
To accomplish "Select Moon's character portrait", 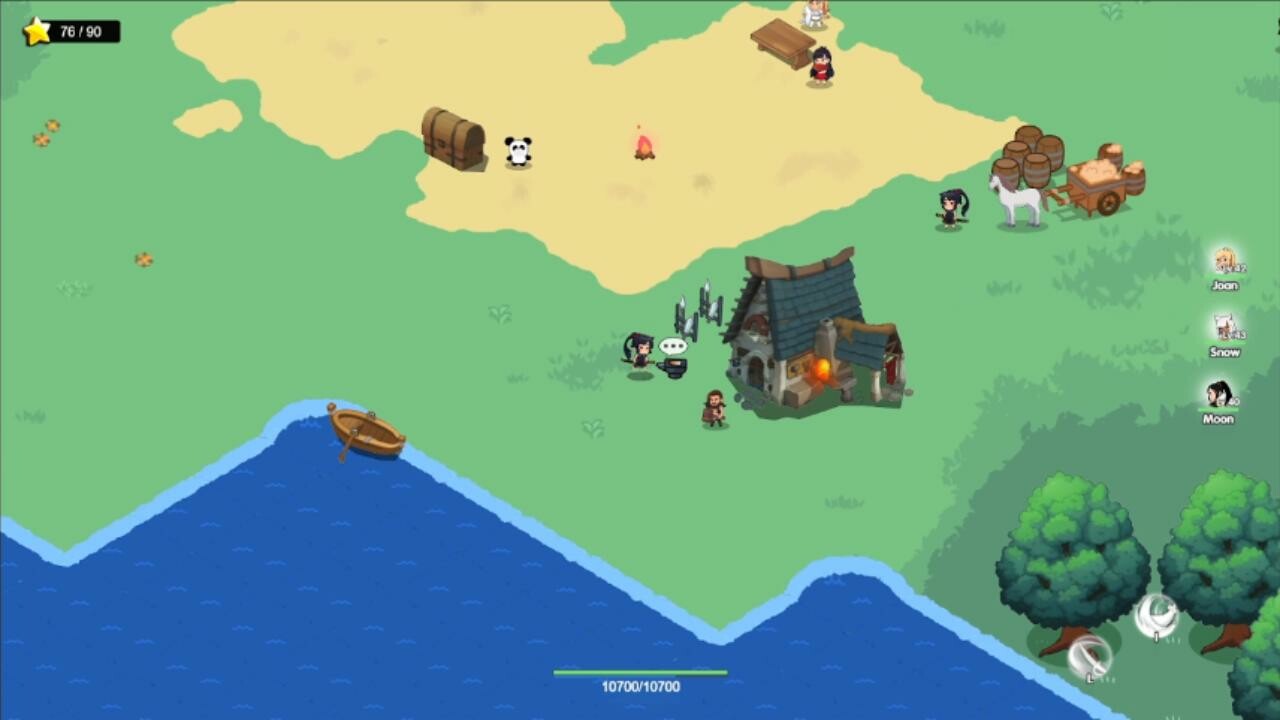I will [x=1218, y=393].
